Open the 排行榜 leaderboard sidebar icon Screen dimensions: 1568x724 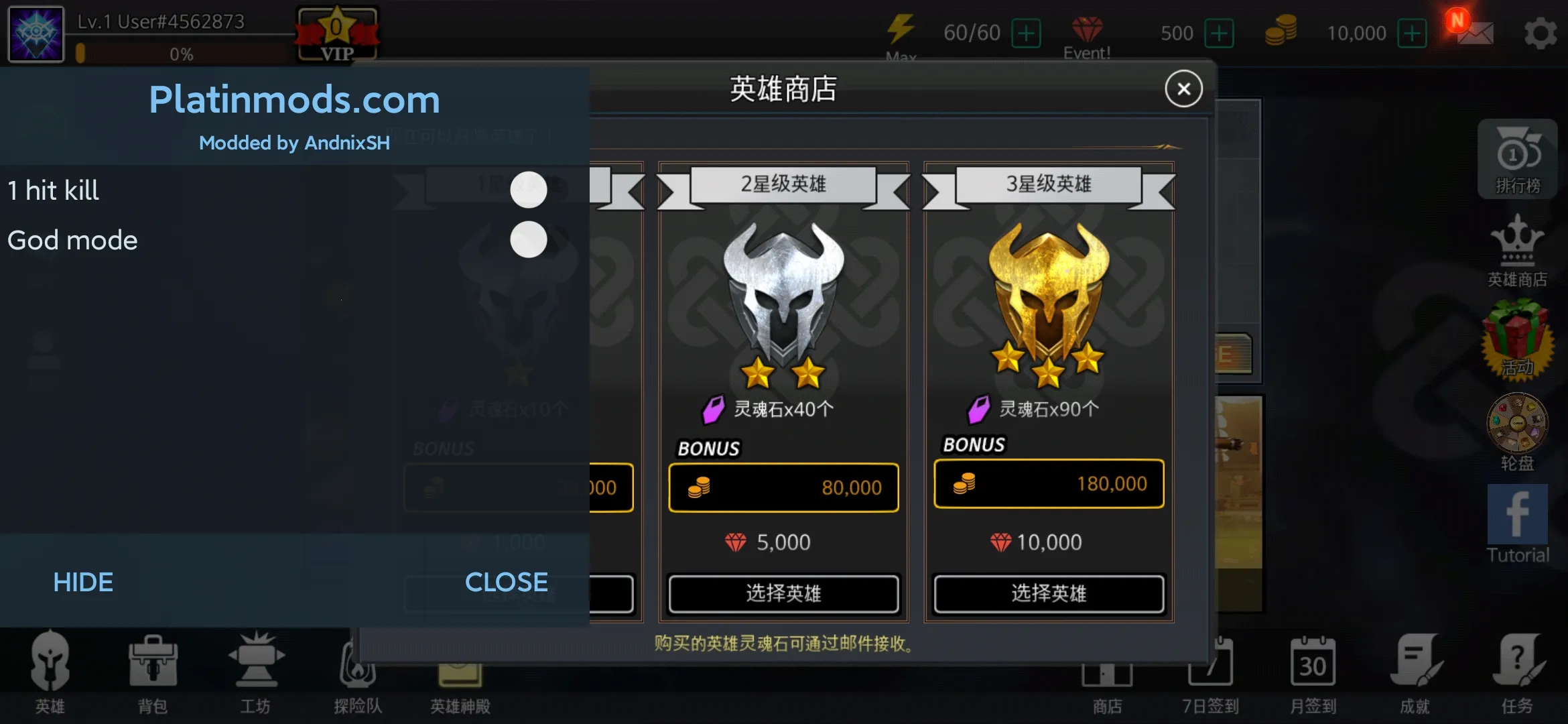click(x=1517, y=159)
